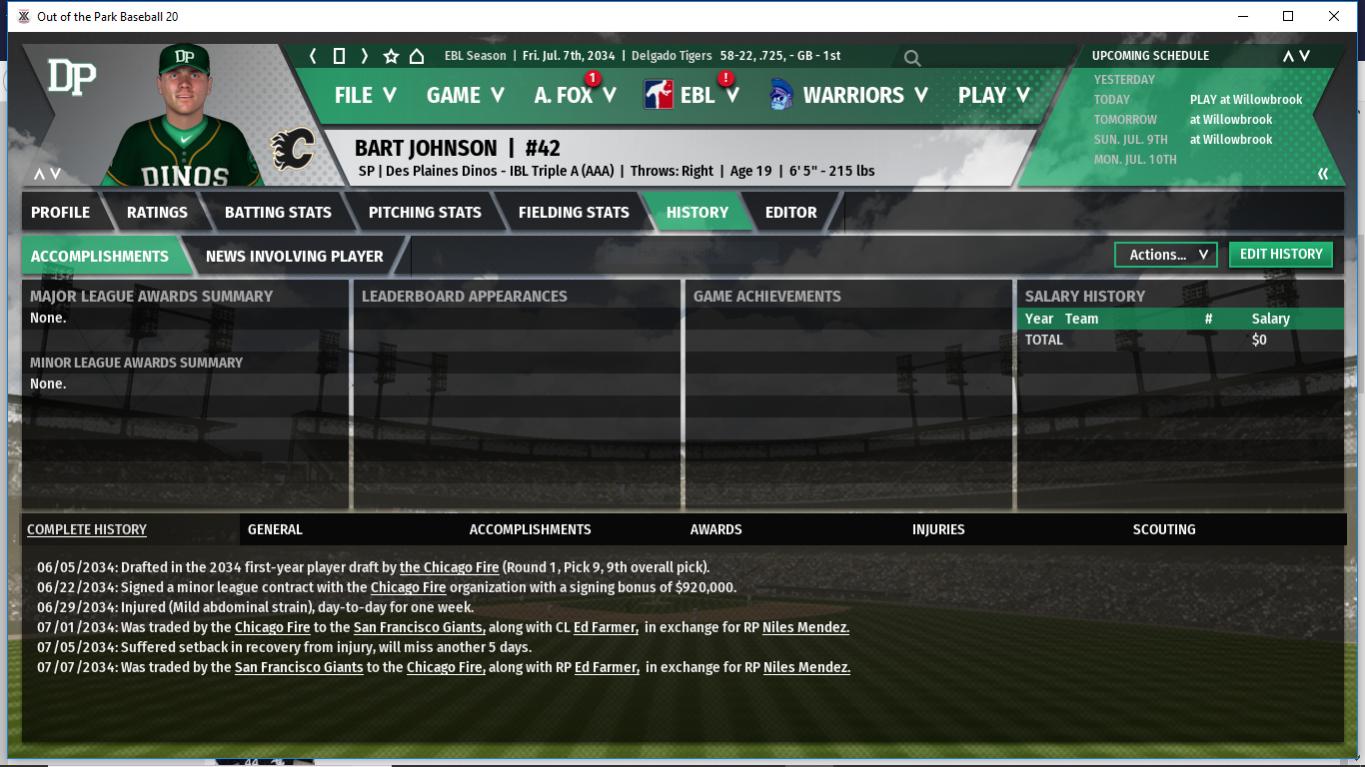Maximize the game window
The image size is (1365, 767).
(1288, 16)
